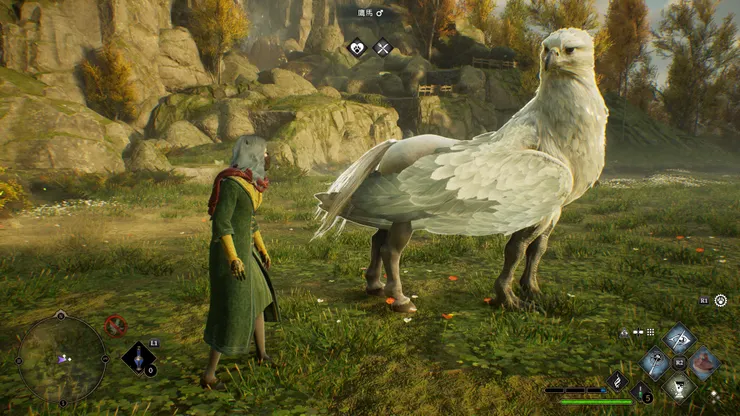This screenshot has width=740, height=416.
Task: Click the ancient magic swirl icon
Action: point(618,379)
